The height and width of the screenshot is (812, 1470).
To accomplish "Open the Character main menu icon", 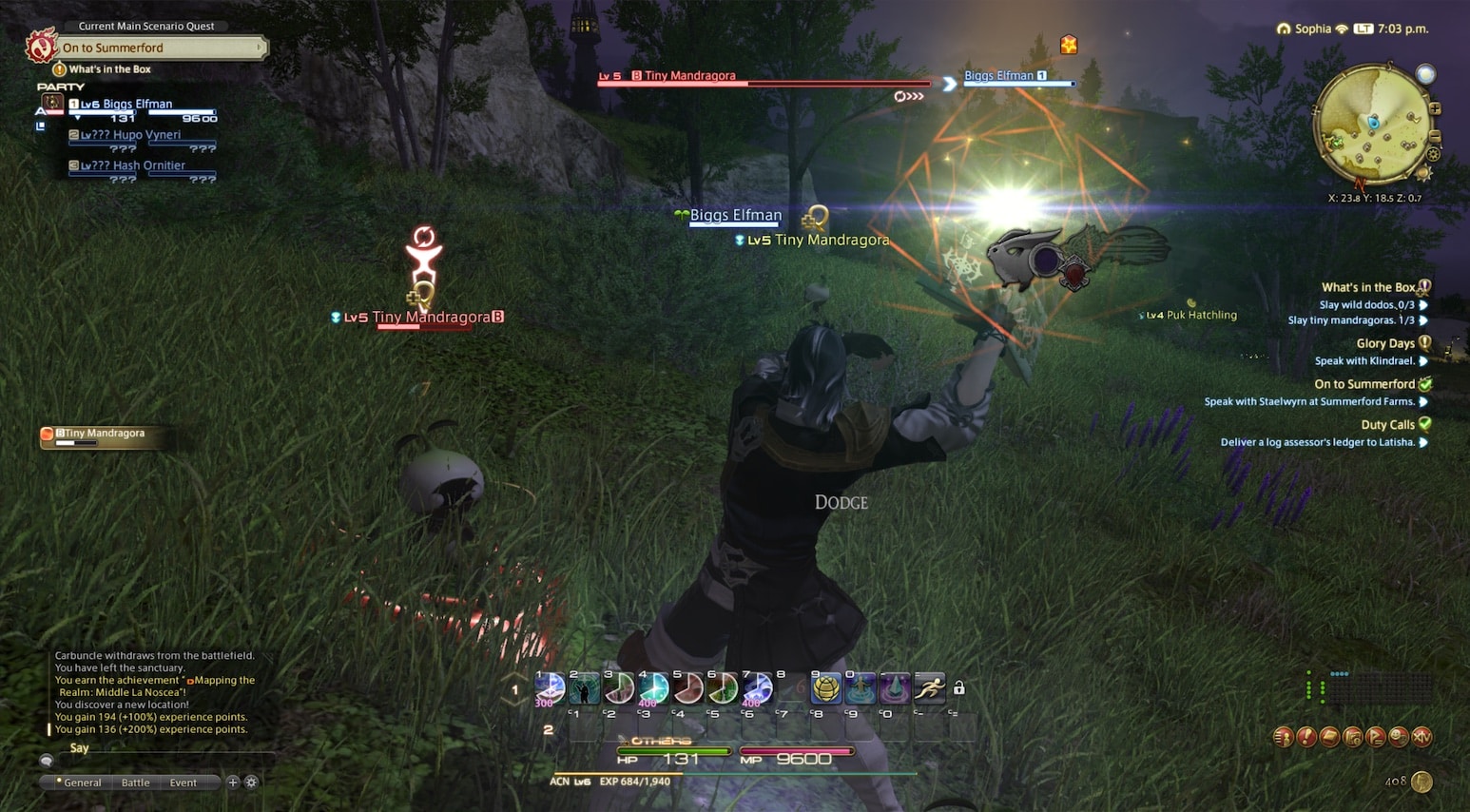I will pos(1283,737).
